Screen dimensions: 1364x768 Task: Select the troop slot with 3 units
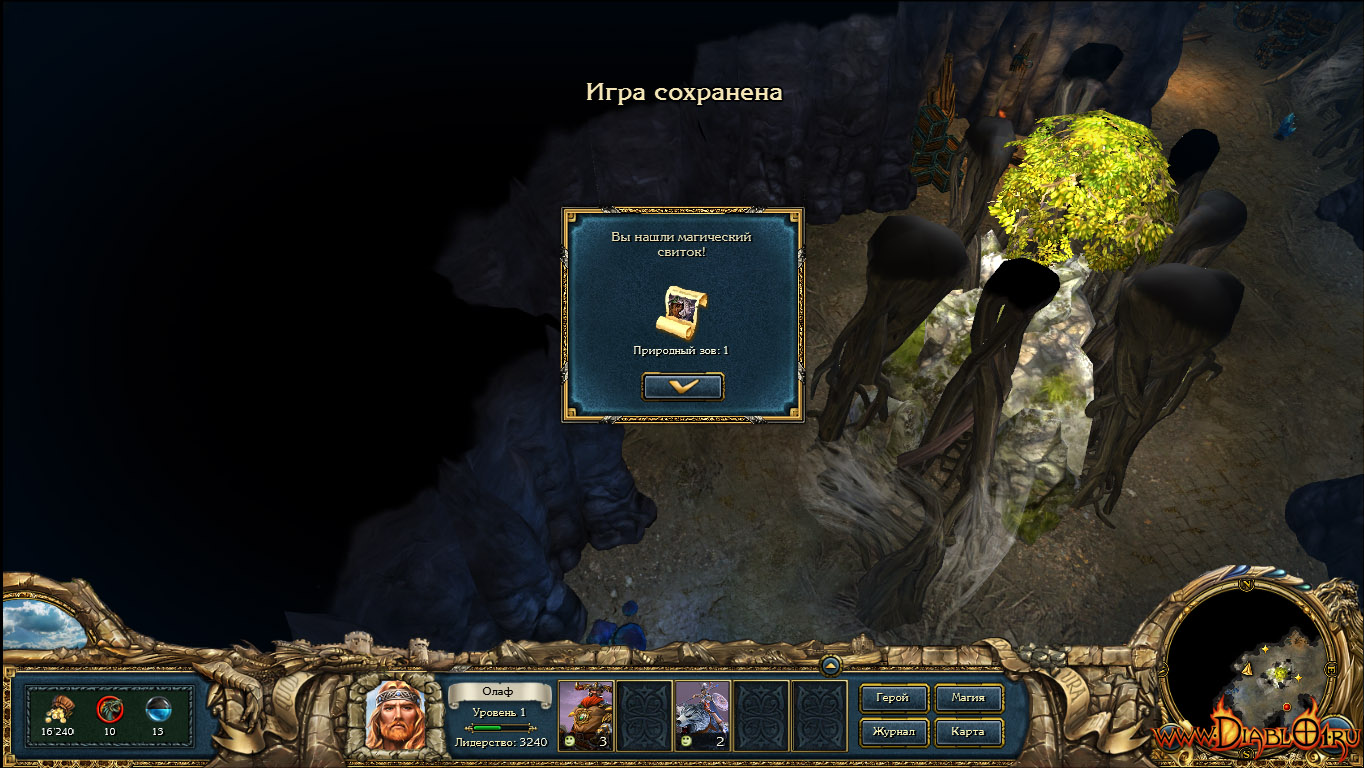[585, 714]
